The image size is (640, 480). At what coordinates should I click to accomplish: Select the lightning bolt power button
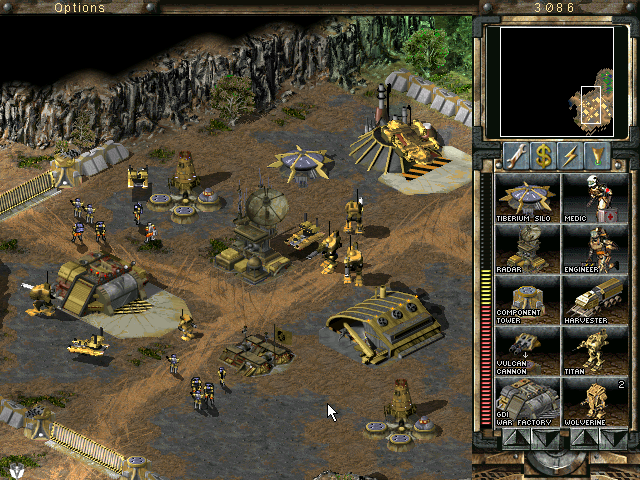click(x=571, y=155)
